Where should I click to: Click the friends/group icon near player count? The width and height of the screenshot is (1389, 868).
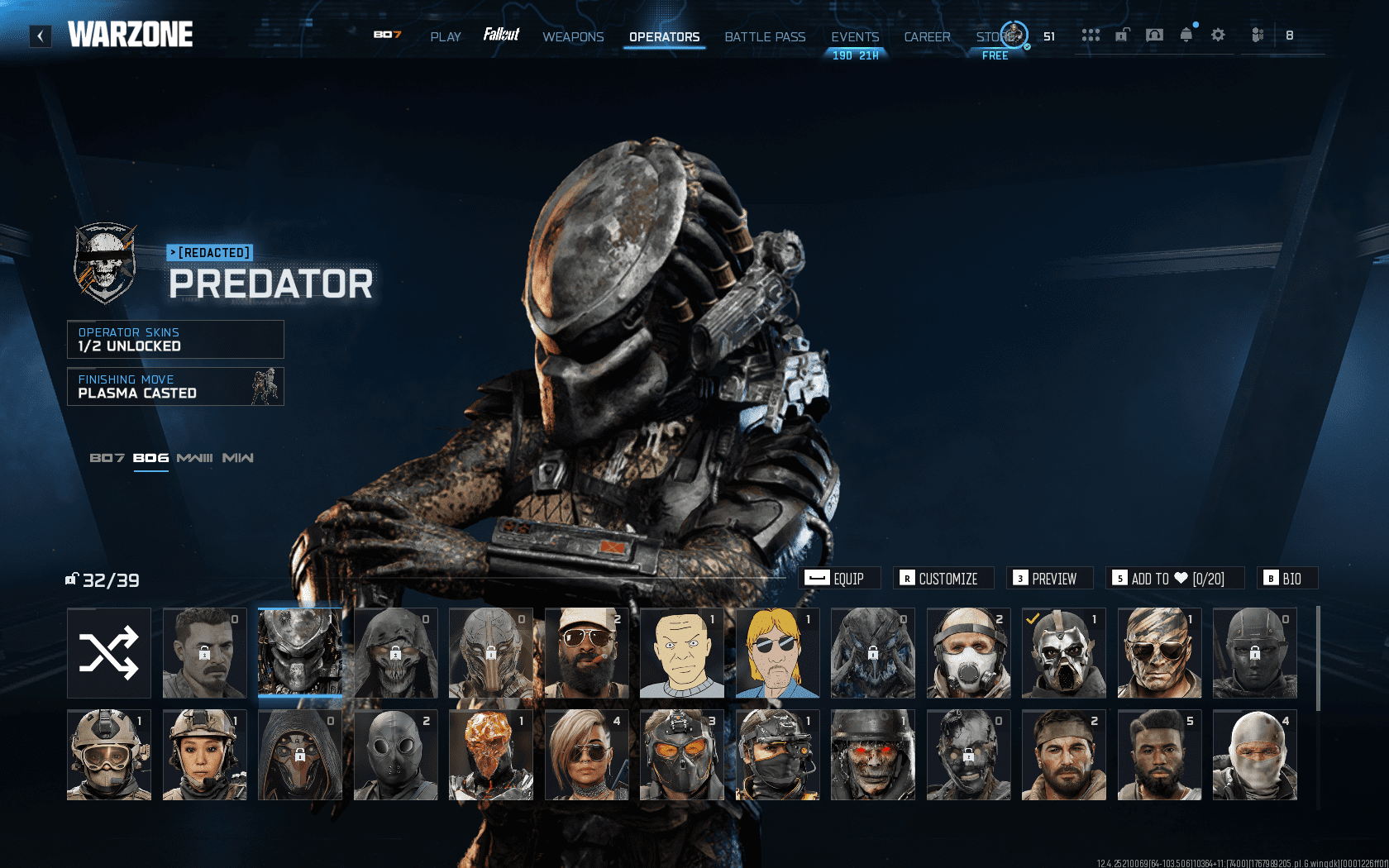(1258, 35)
